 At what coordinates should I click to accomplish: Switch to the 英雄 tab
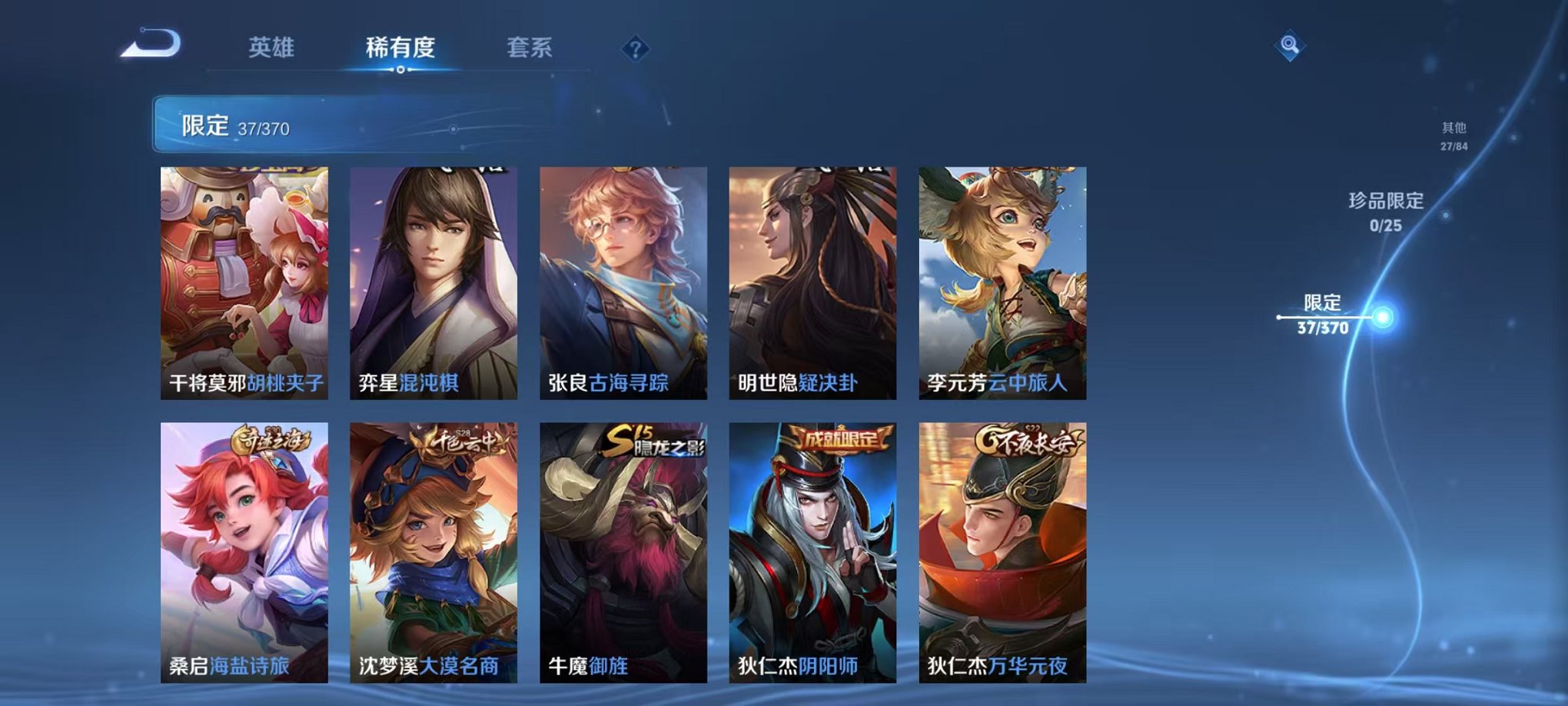pos(273,46)
